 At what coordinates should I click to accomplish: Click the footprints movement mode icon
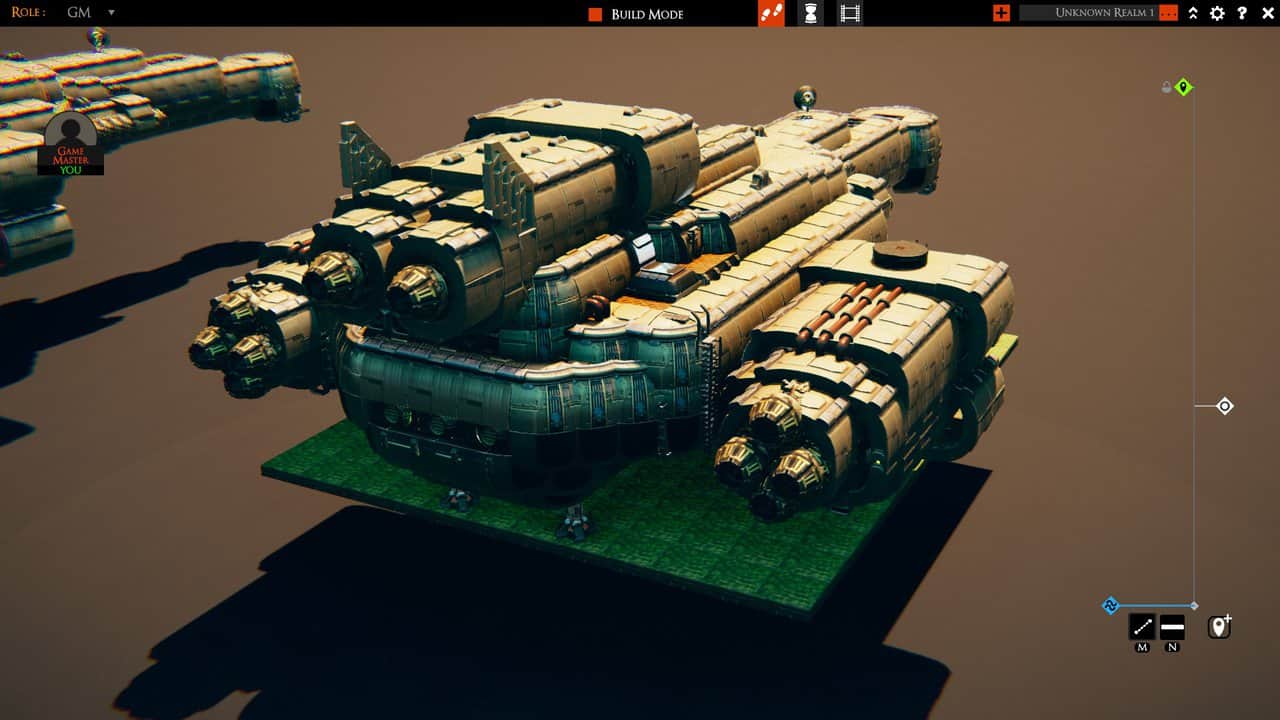(x=773, y=12)
